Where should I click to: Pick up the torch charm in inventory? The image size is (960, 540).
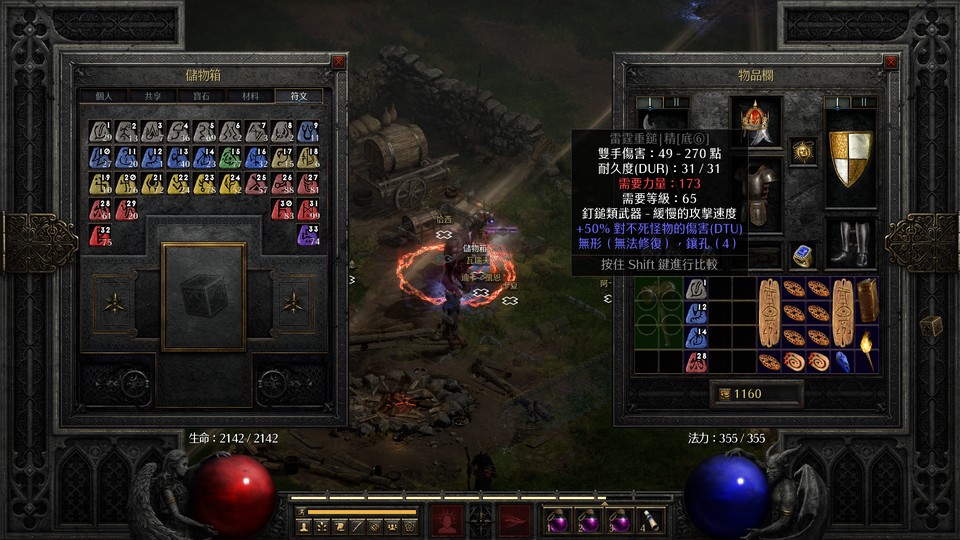pos(866,352)
